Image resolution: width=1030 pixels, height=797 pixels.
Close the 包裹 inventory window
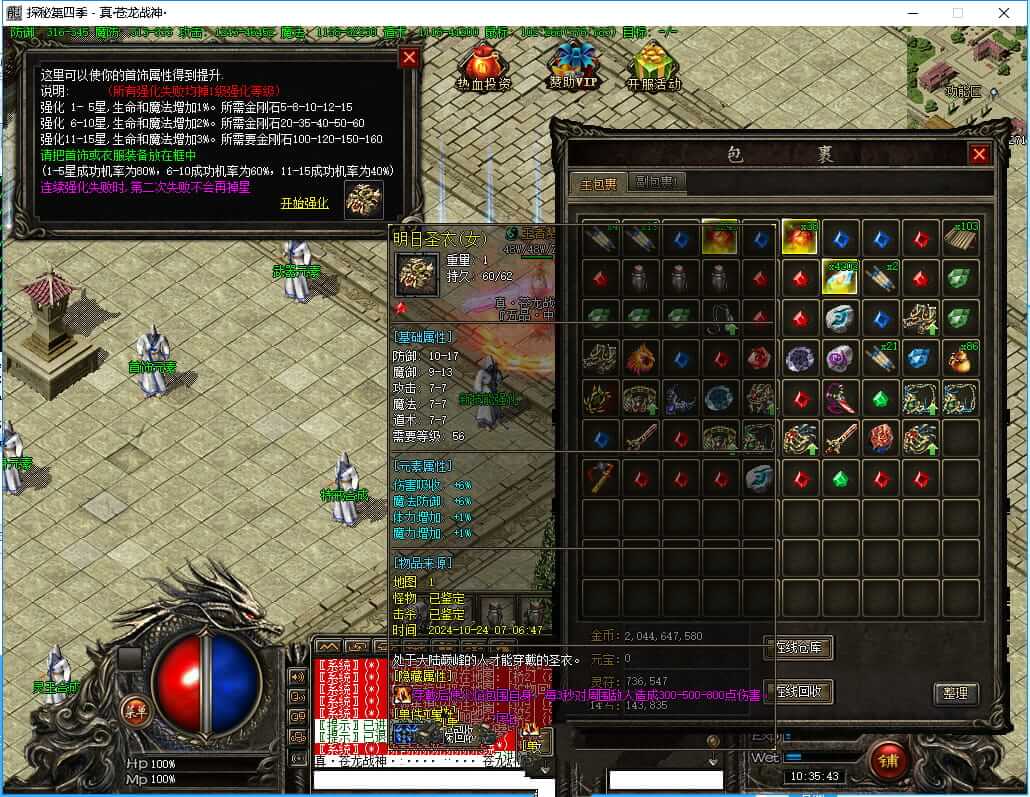tap(979, 154)
